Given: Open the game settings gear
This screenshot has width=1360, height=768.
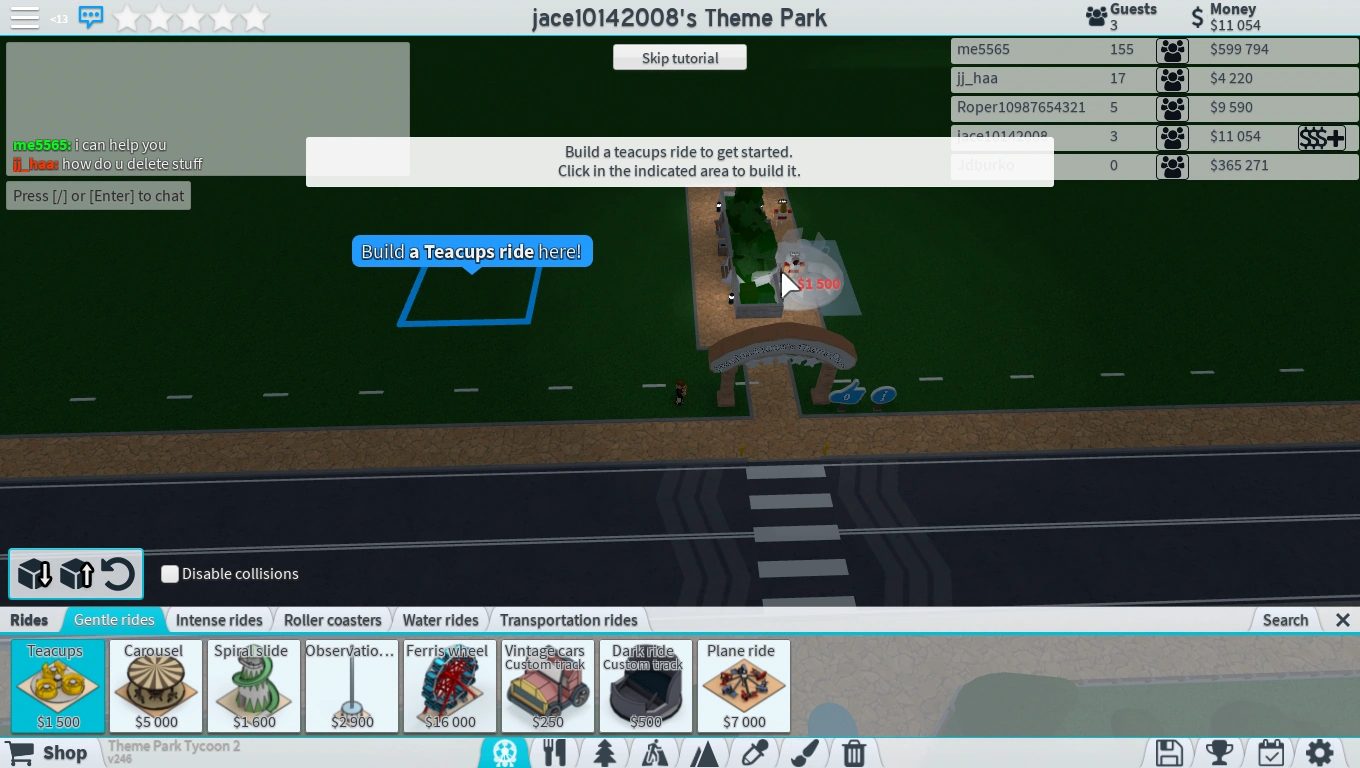Looking at the screenshot, I should (1320, 752).
